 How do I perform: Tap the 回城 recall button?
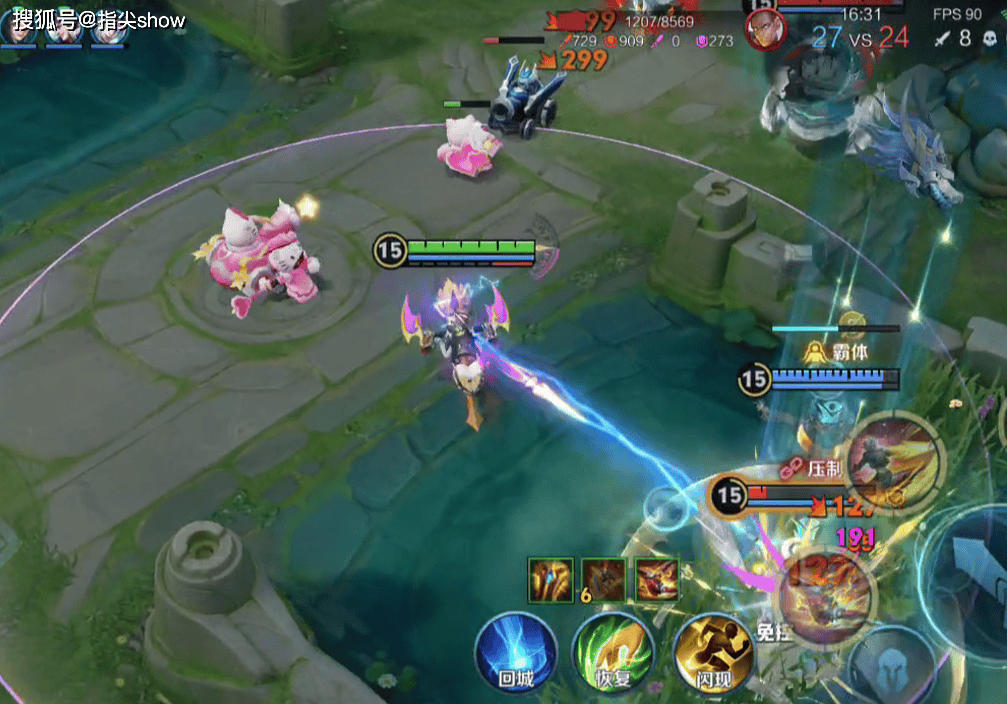515,650
